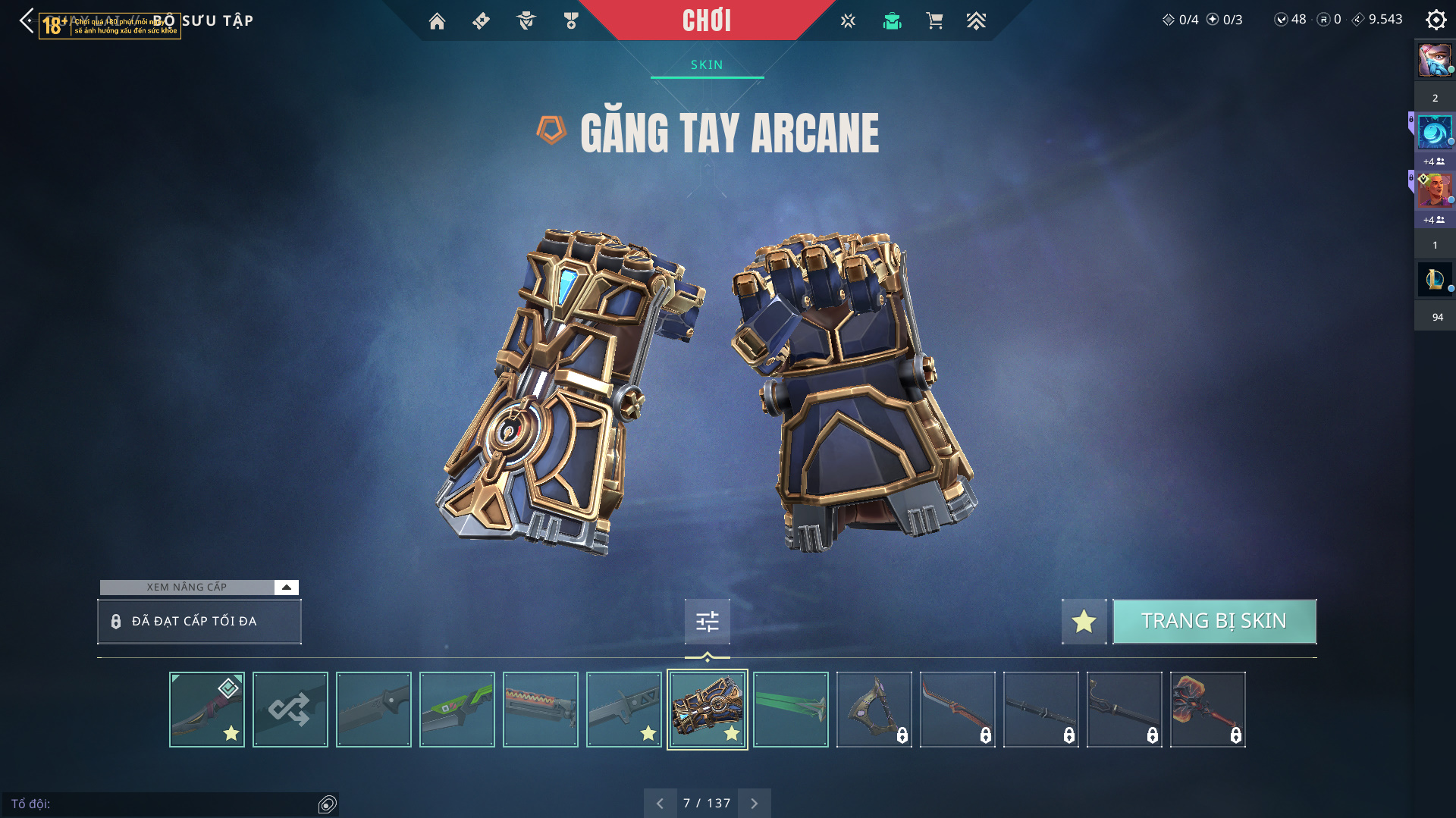This screenshot has height=818, width=1456.
Task: Go to the previous skin page
Action: pyautogui.click(x=660, y=804)
